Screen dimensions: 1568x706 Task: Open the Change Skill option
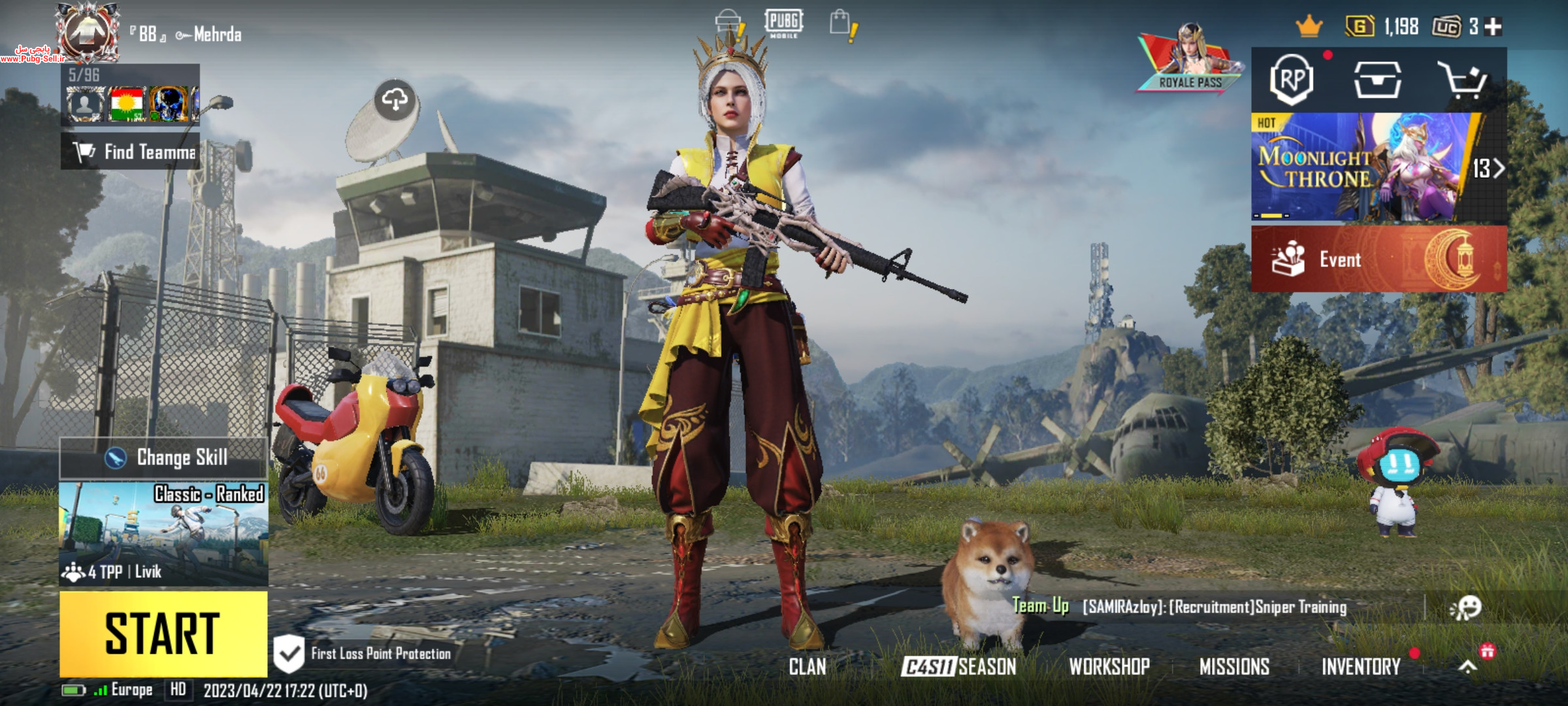click(163, 458)
